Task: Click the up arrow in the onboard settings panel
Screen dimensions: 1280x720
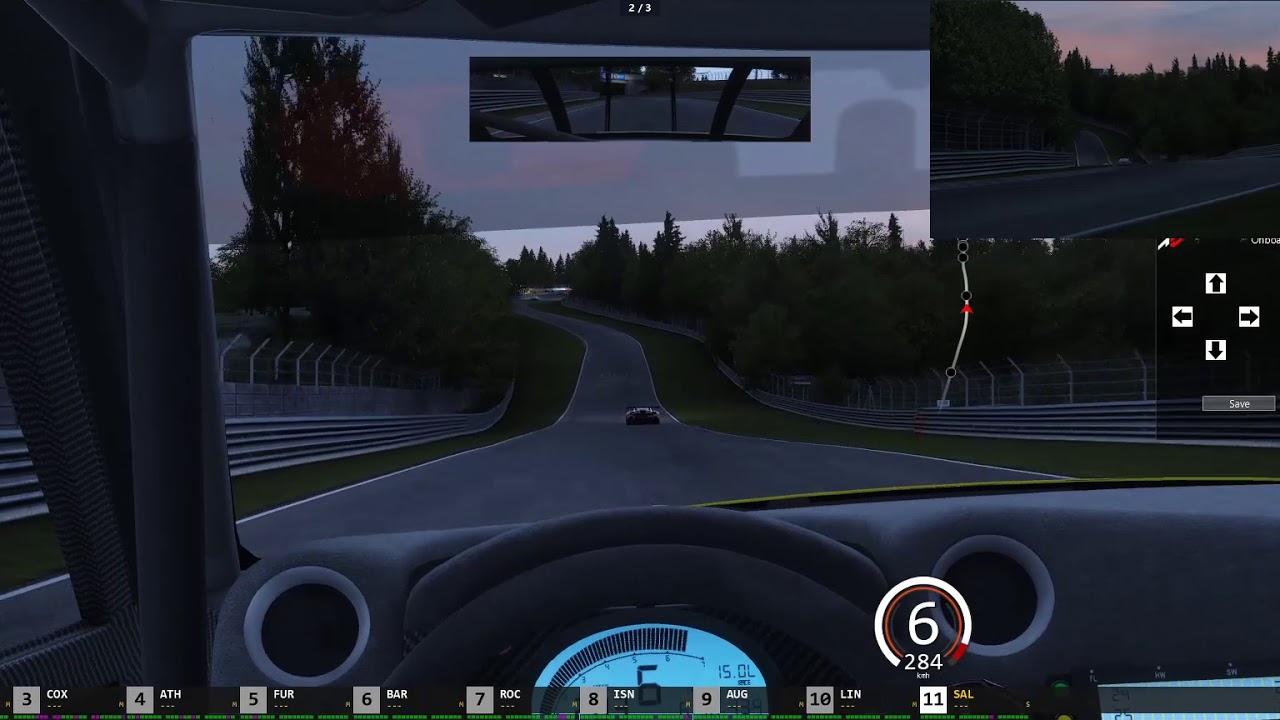Action: (x=1215, y=284)
